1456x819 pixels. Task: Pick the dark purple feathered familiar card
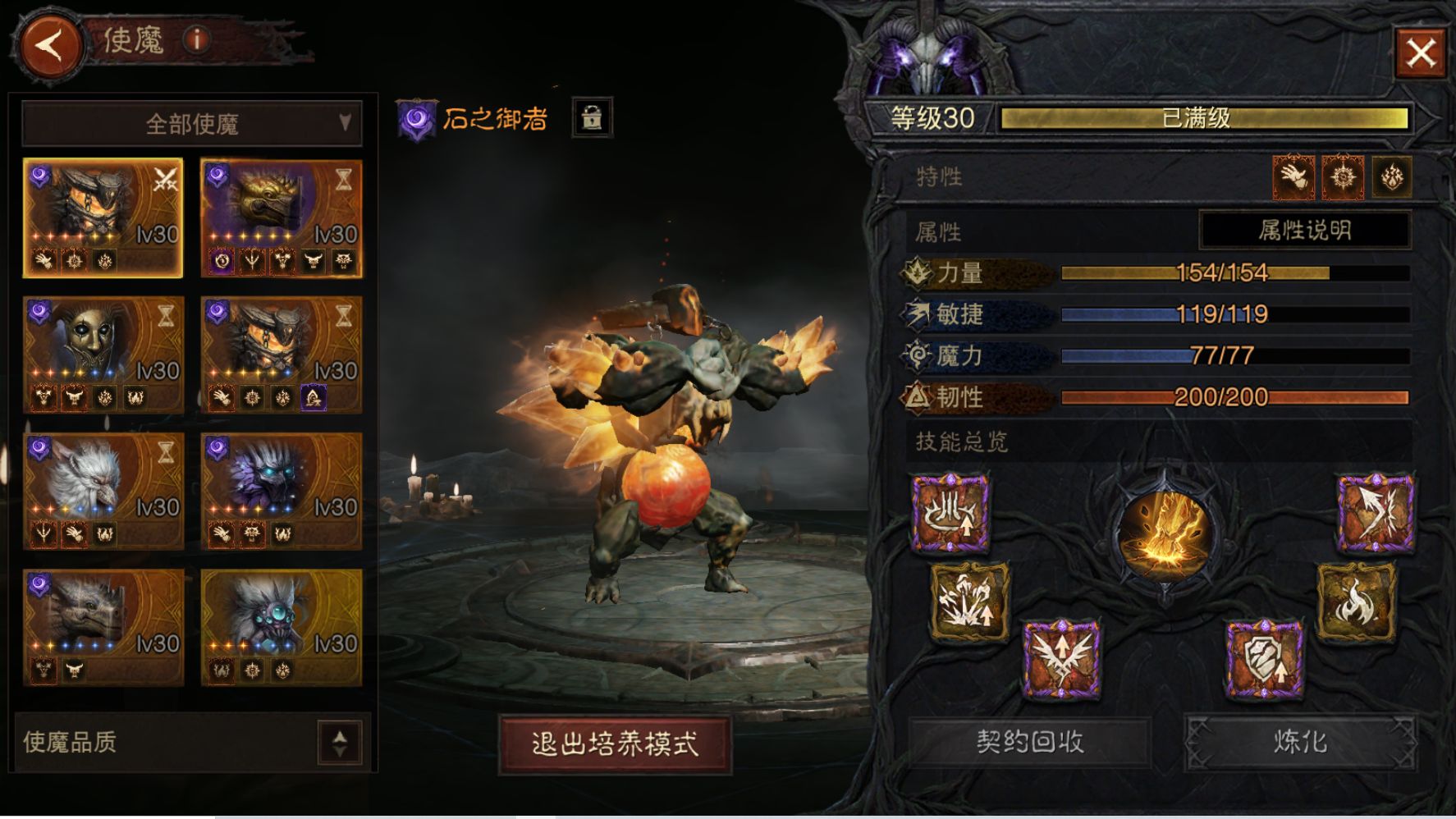click(282, 491)
